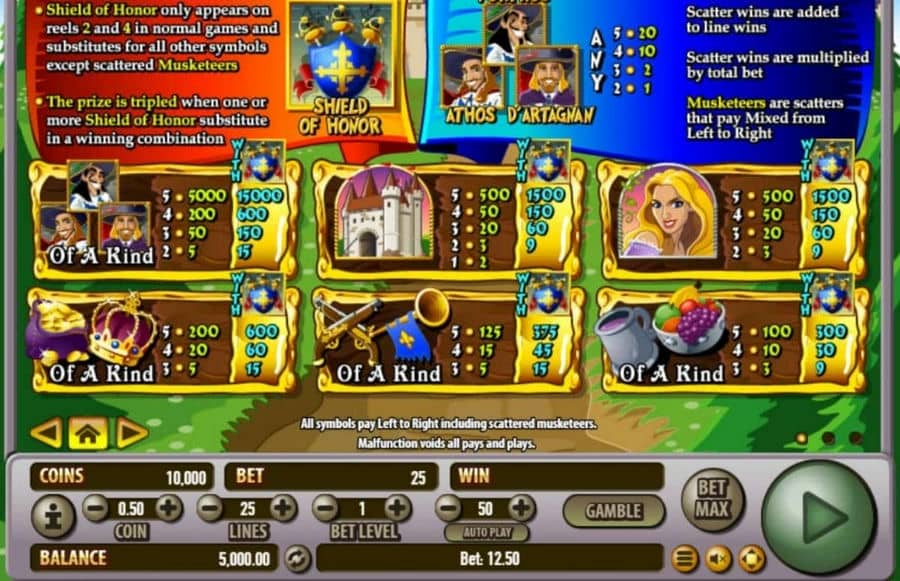Image resolution: width=900 pixels, height=581 pixels.
Task: Click the Gamble button
Action: 613,511
